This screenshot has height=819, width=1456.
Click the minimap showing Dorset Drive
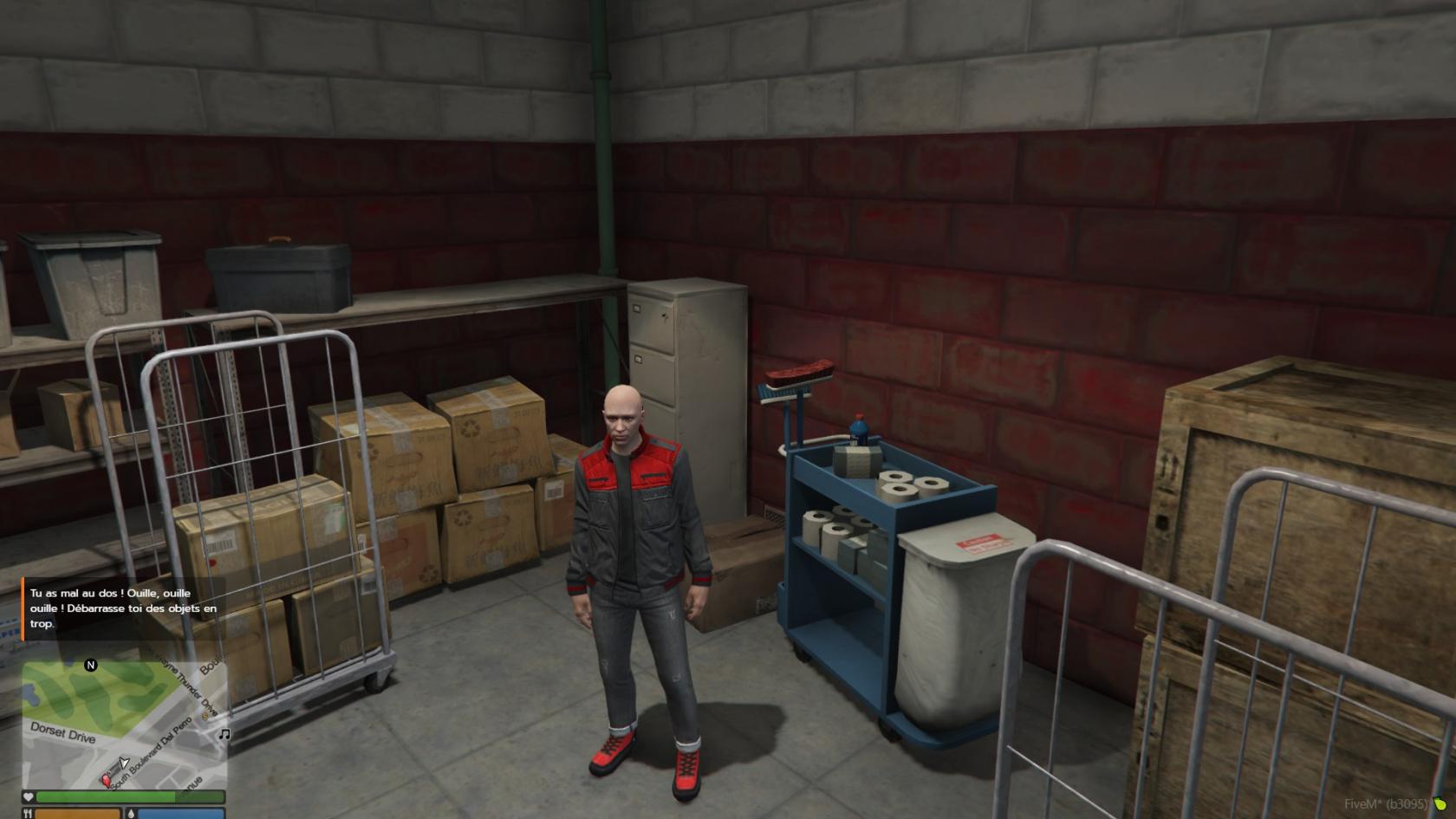click(x=124, y=725)
